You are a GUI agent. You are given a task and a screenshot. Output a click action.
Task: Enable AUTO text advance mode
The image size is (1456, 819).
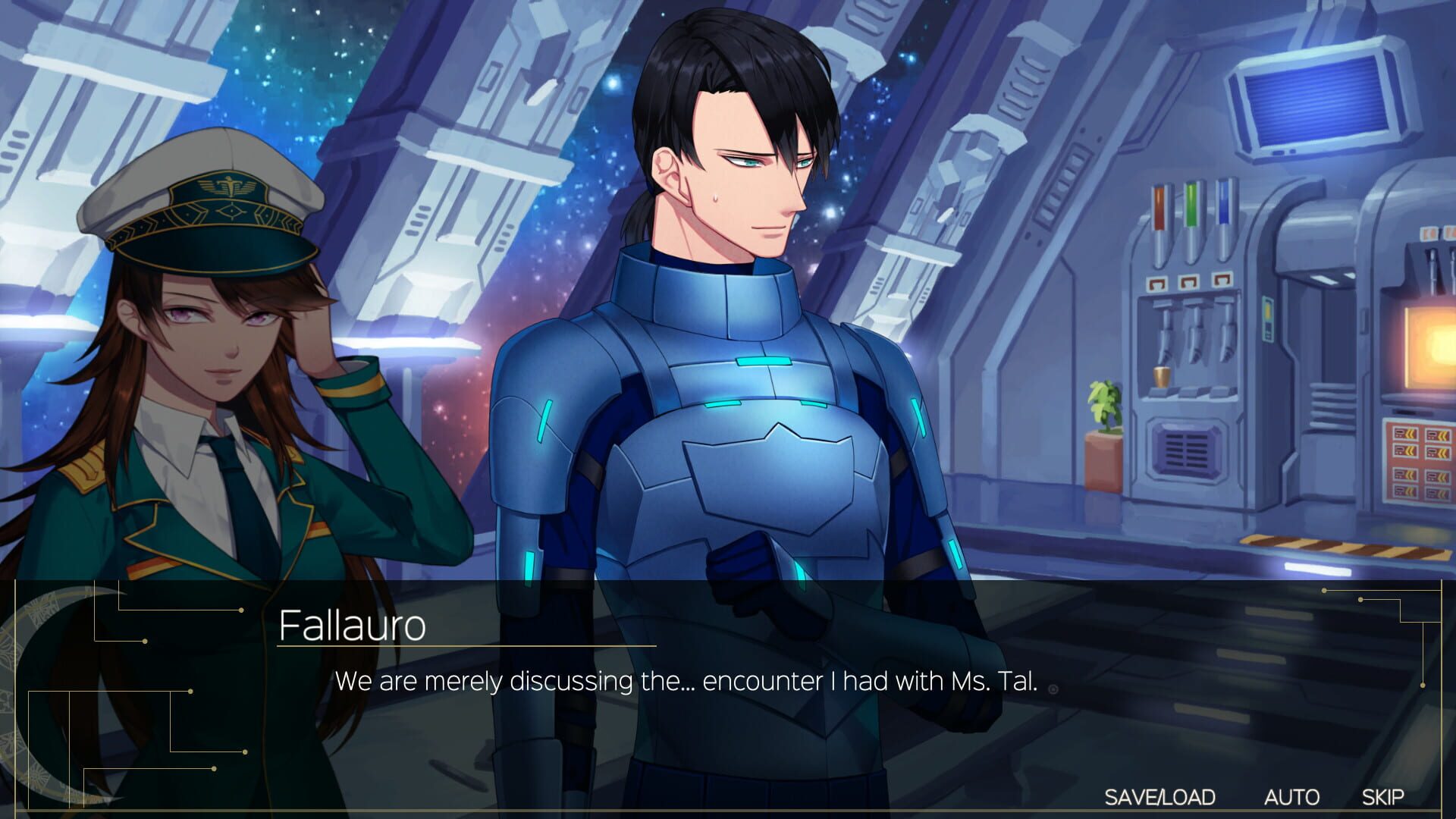click(1291, 796)
